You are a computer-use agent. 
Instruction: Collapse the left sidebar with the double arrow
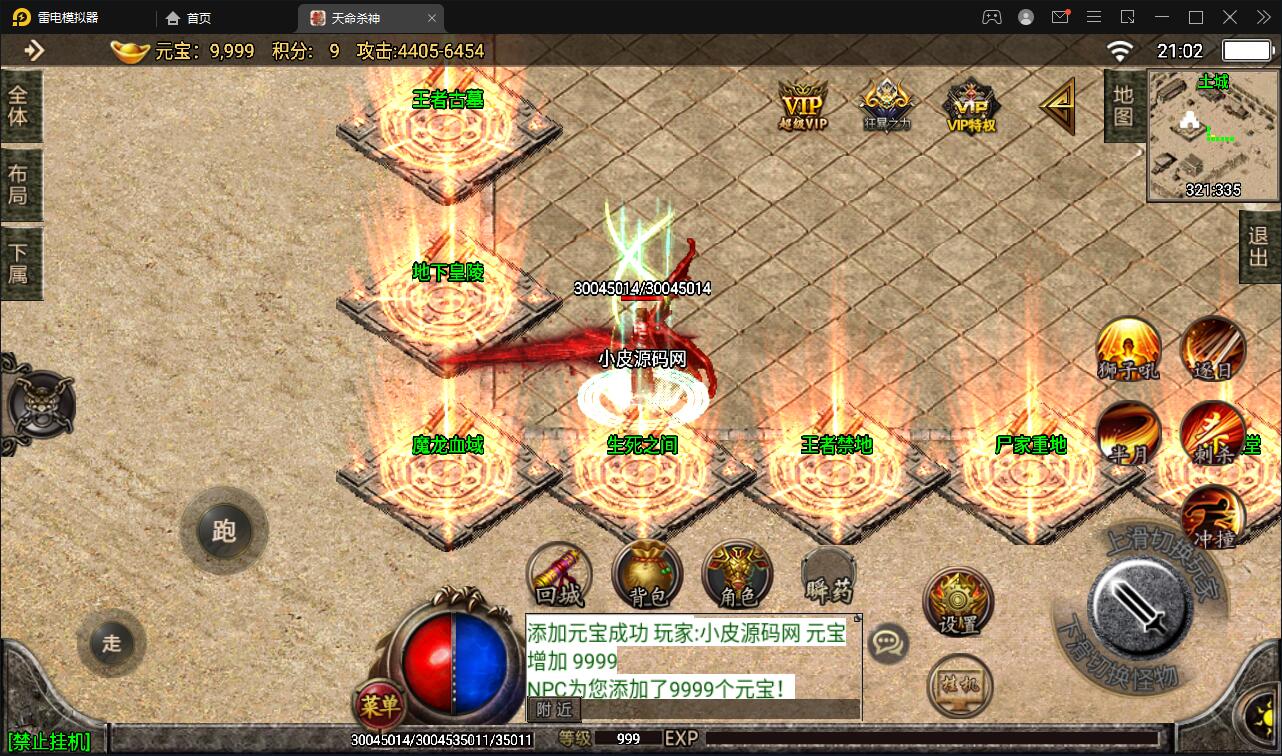34,50
